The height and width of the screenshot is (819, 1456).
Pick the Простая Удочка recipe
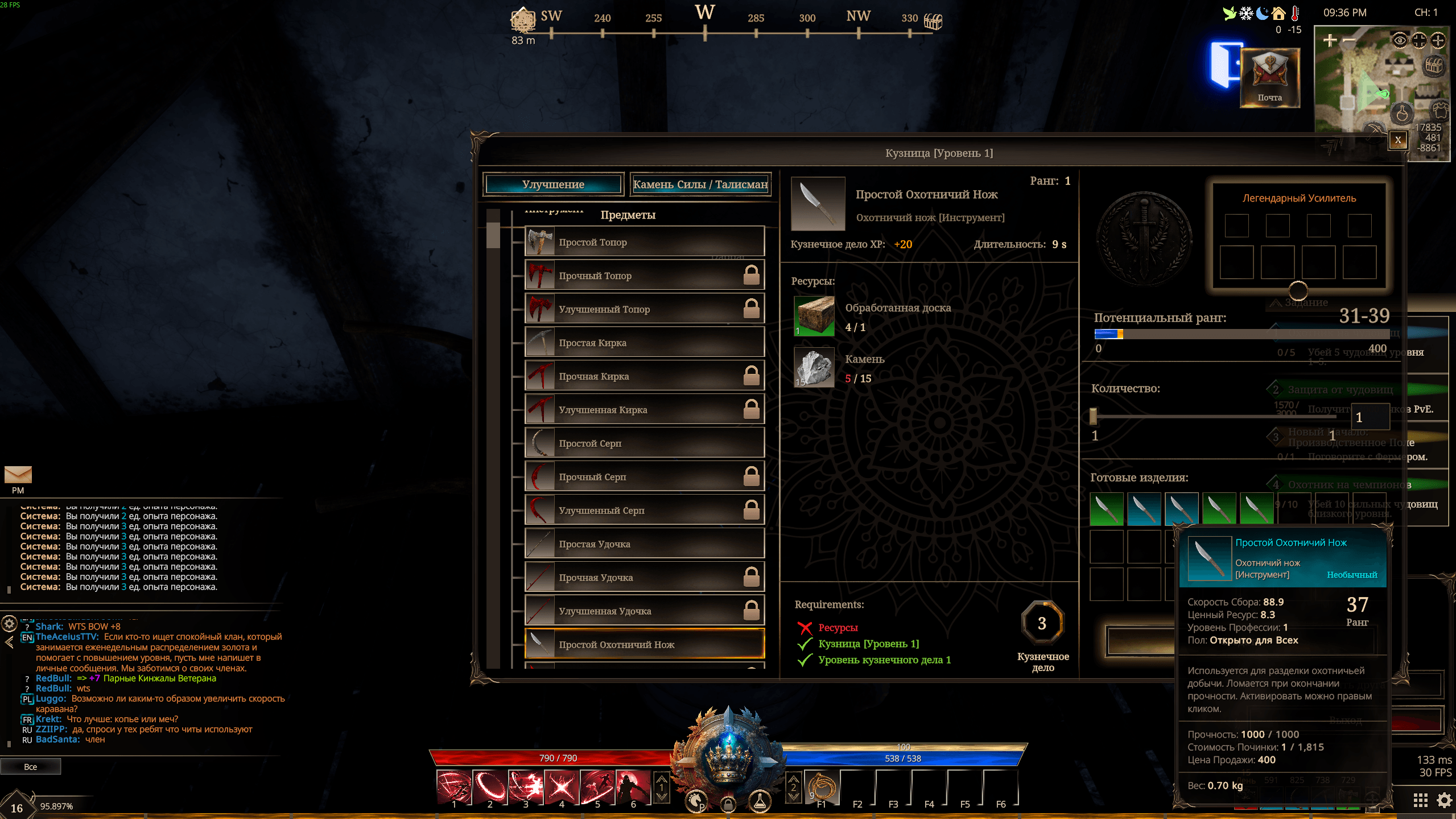(644, 544)
